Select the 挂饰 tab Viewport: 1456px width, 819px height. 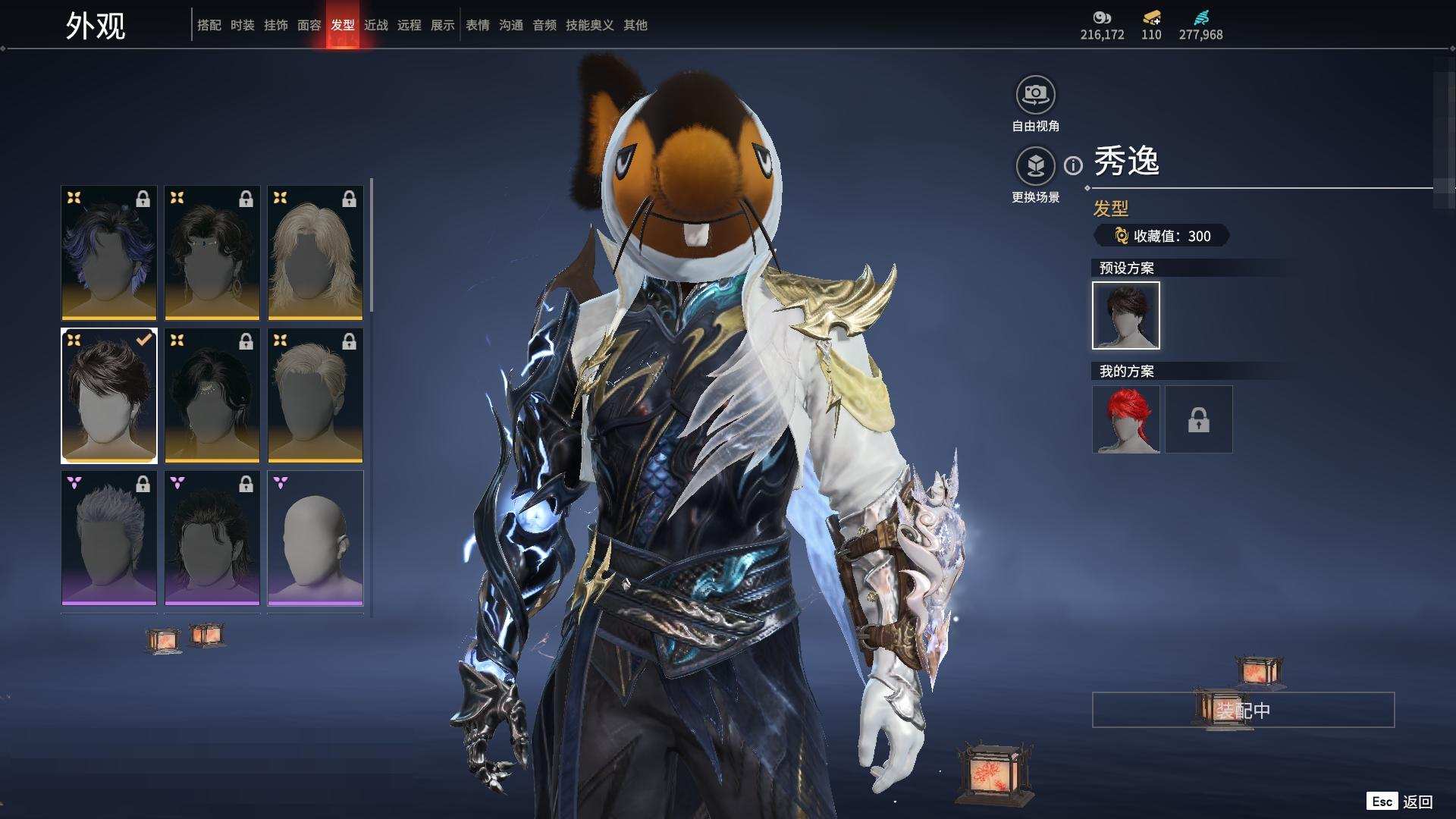(275, 25)
